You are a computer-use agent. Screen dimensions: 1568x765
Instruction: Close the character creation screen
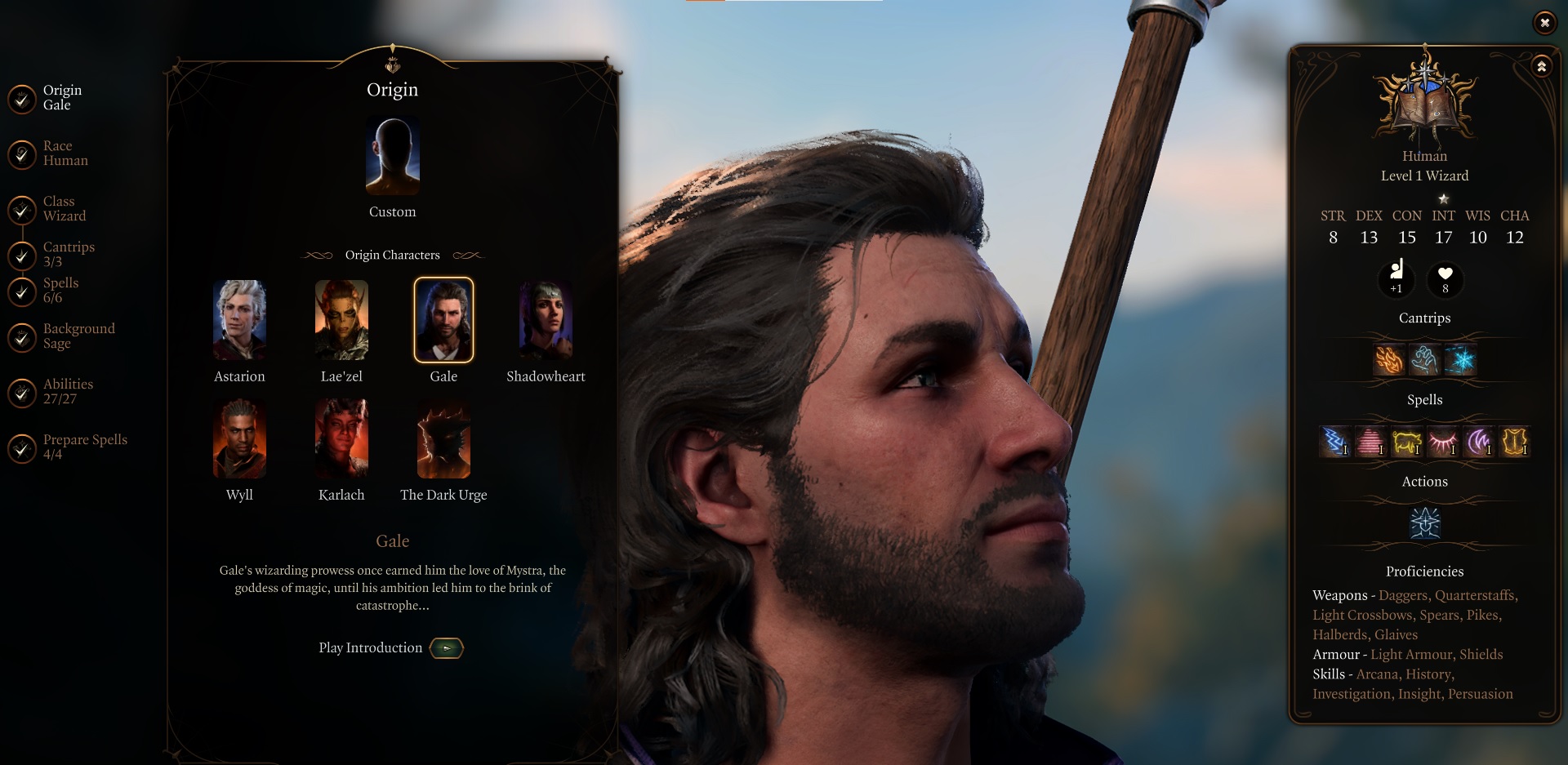[x=1545, y=23]
